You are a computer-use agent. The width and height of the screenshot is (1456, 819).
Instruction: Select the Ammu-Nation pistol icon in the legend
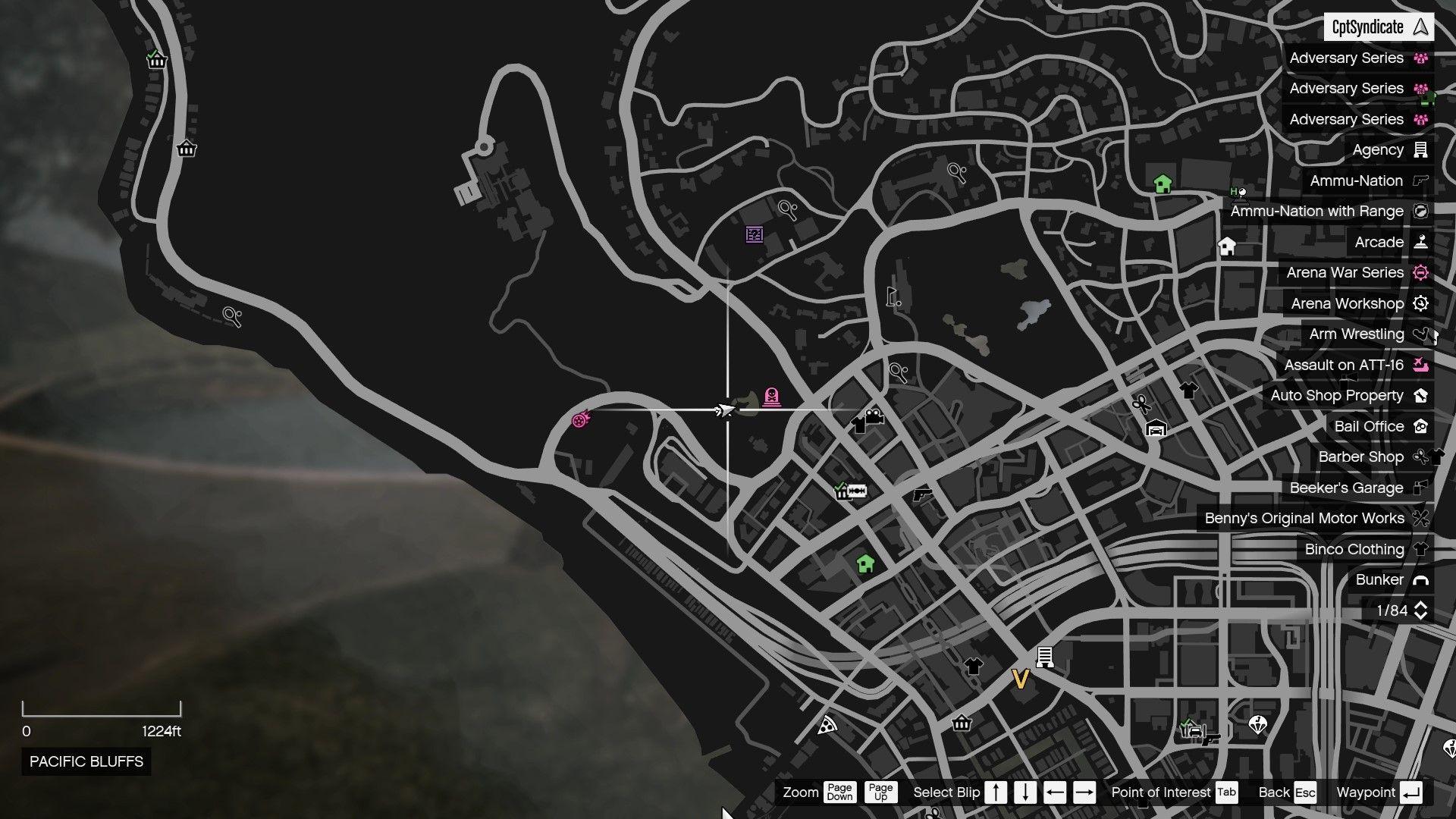[x=1423, y=180]
